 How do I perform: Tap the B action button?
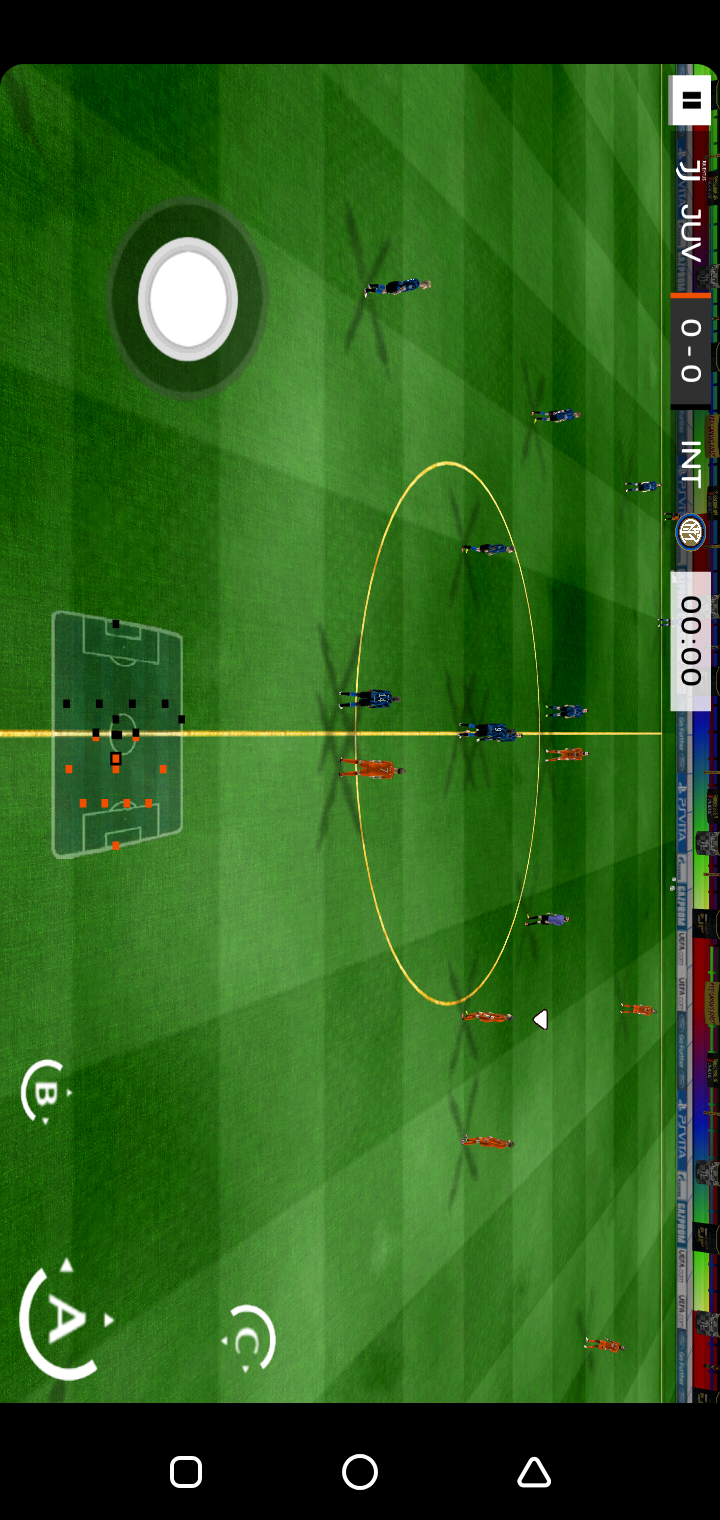coord(45,1092)
